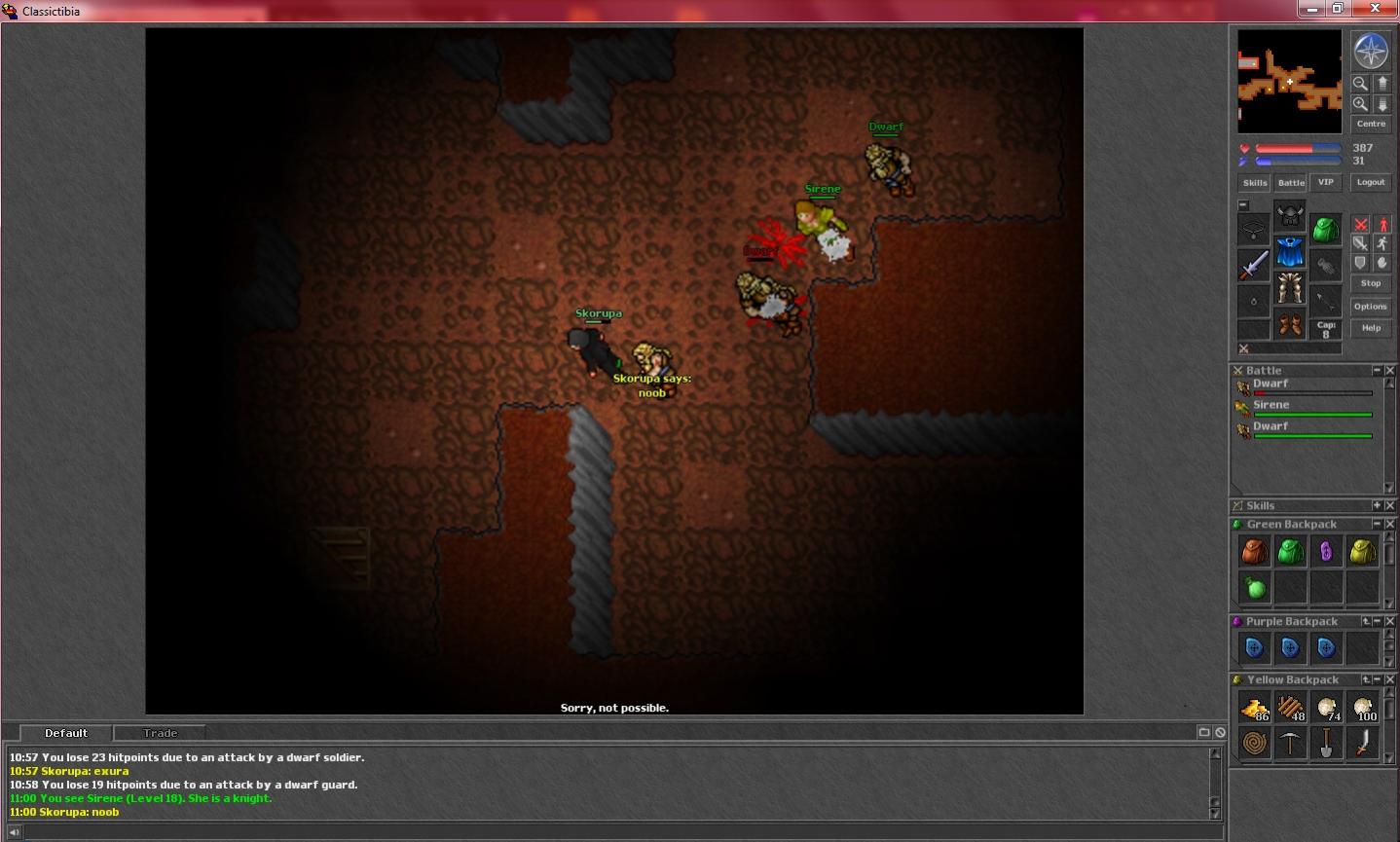Select the blue cape armor slot

[x=1290, y=252]
